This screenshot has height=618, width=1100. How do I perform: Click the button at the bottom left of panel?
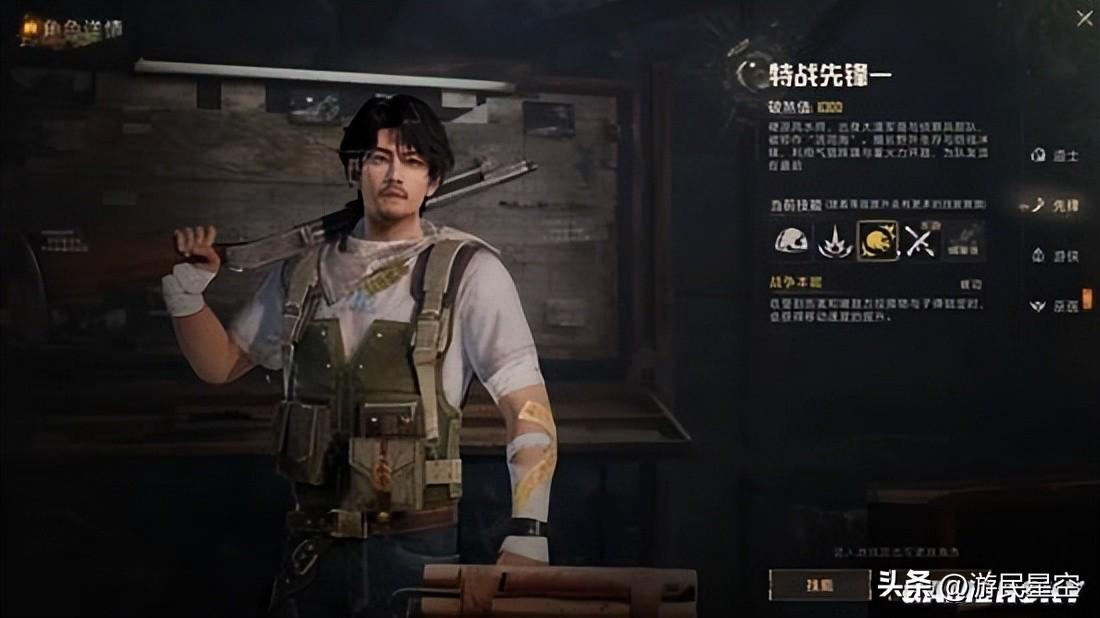(x=818, y=584)
